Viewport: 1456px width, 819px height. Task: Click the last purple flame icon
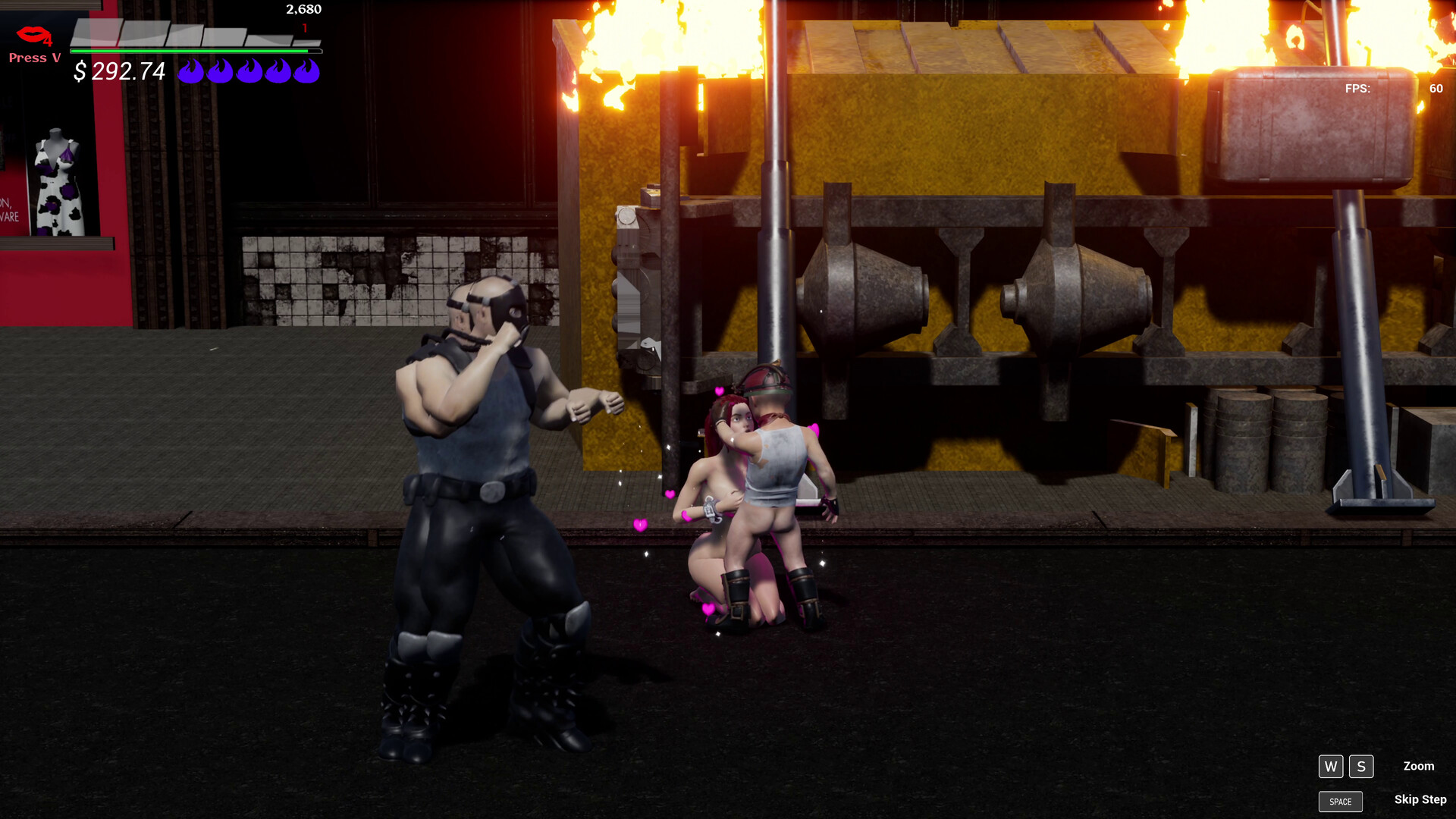pyautogui.click(x=306, y=72)
